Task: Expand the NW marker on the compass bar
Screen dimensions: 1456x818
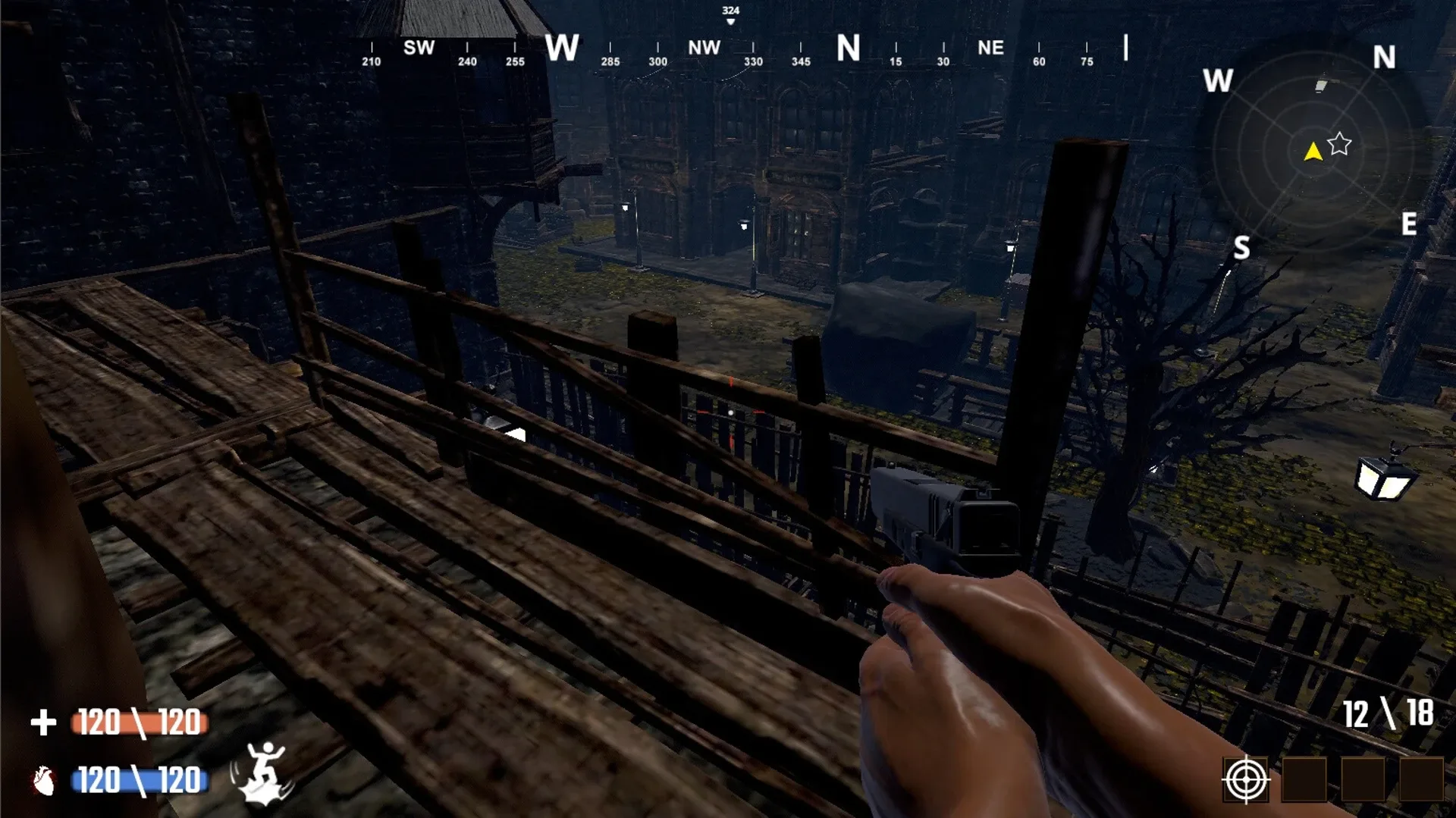Action: [x=704, y=47]
